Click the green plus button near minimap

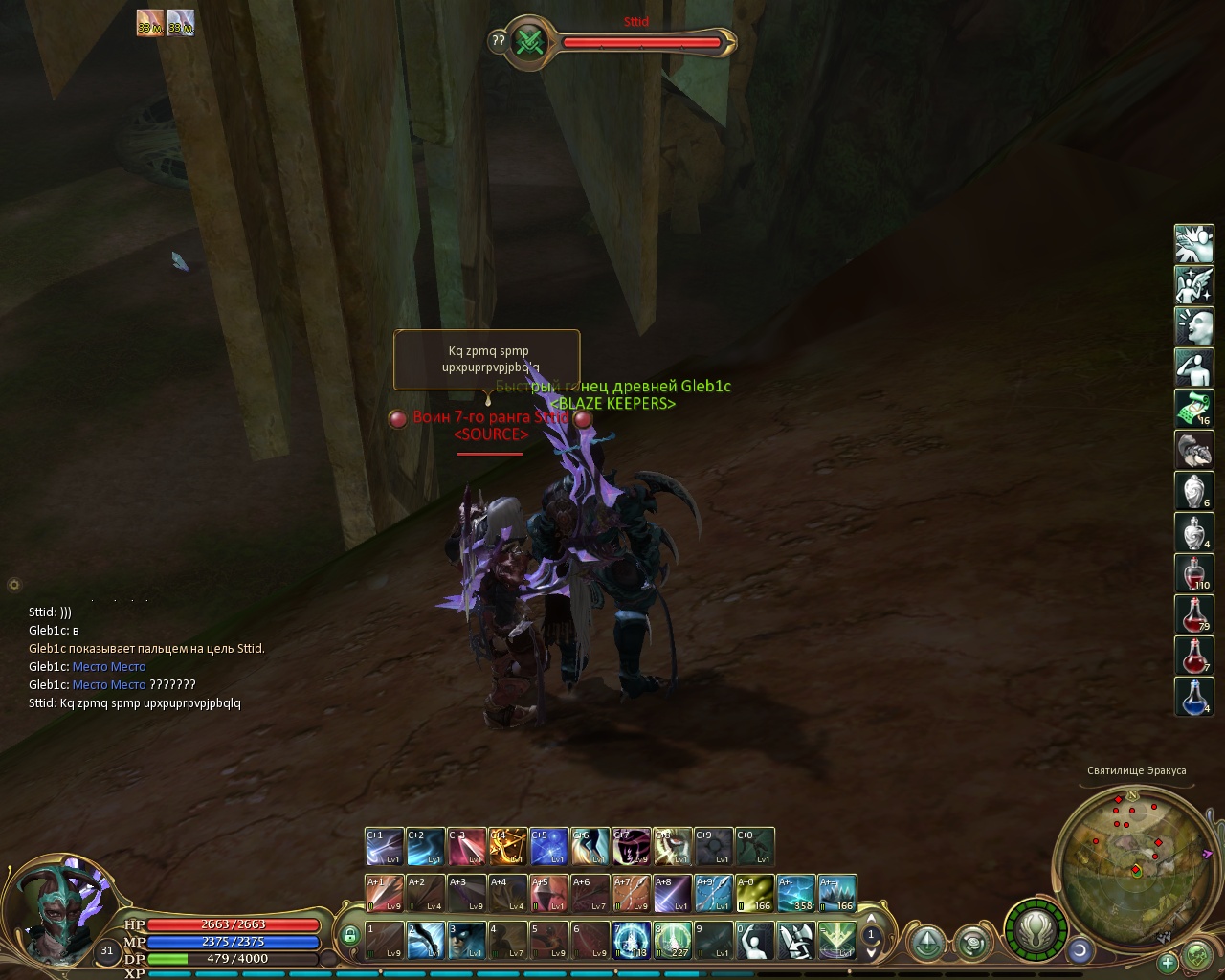[1168, 962]
